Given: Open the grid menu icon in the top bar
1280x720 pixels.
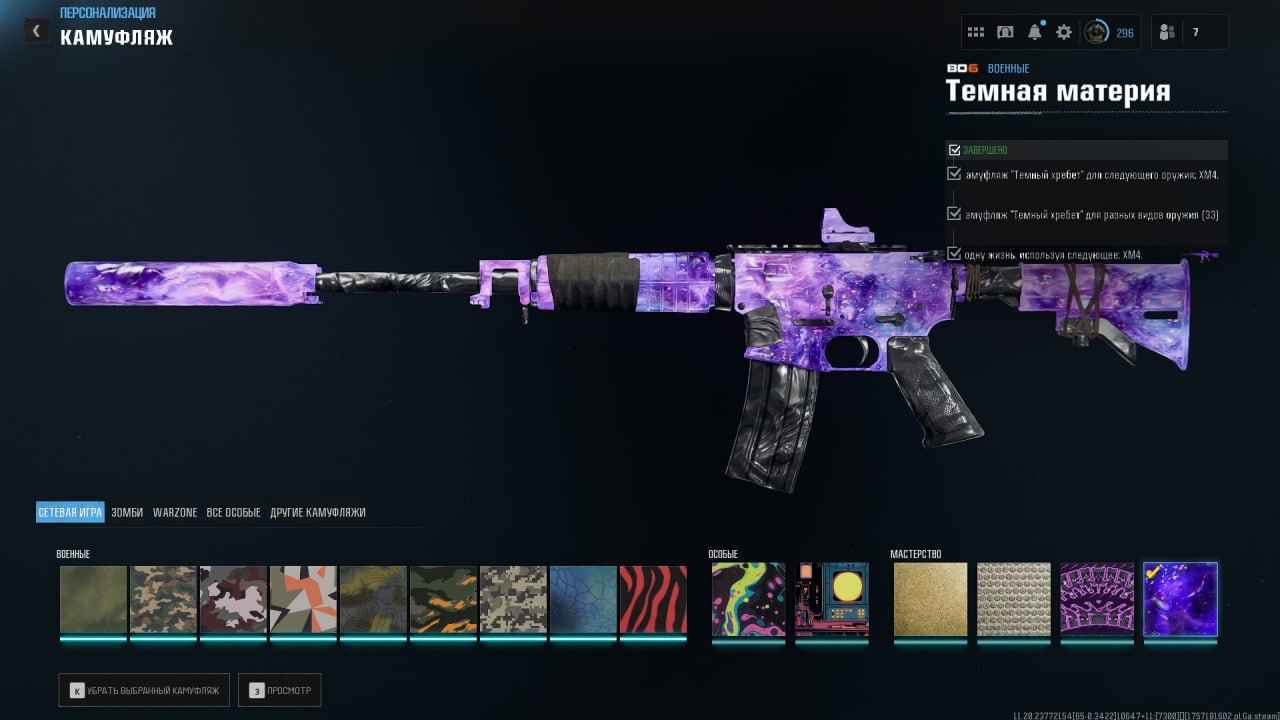Looking at the screenshot, I should 976,33.
